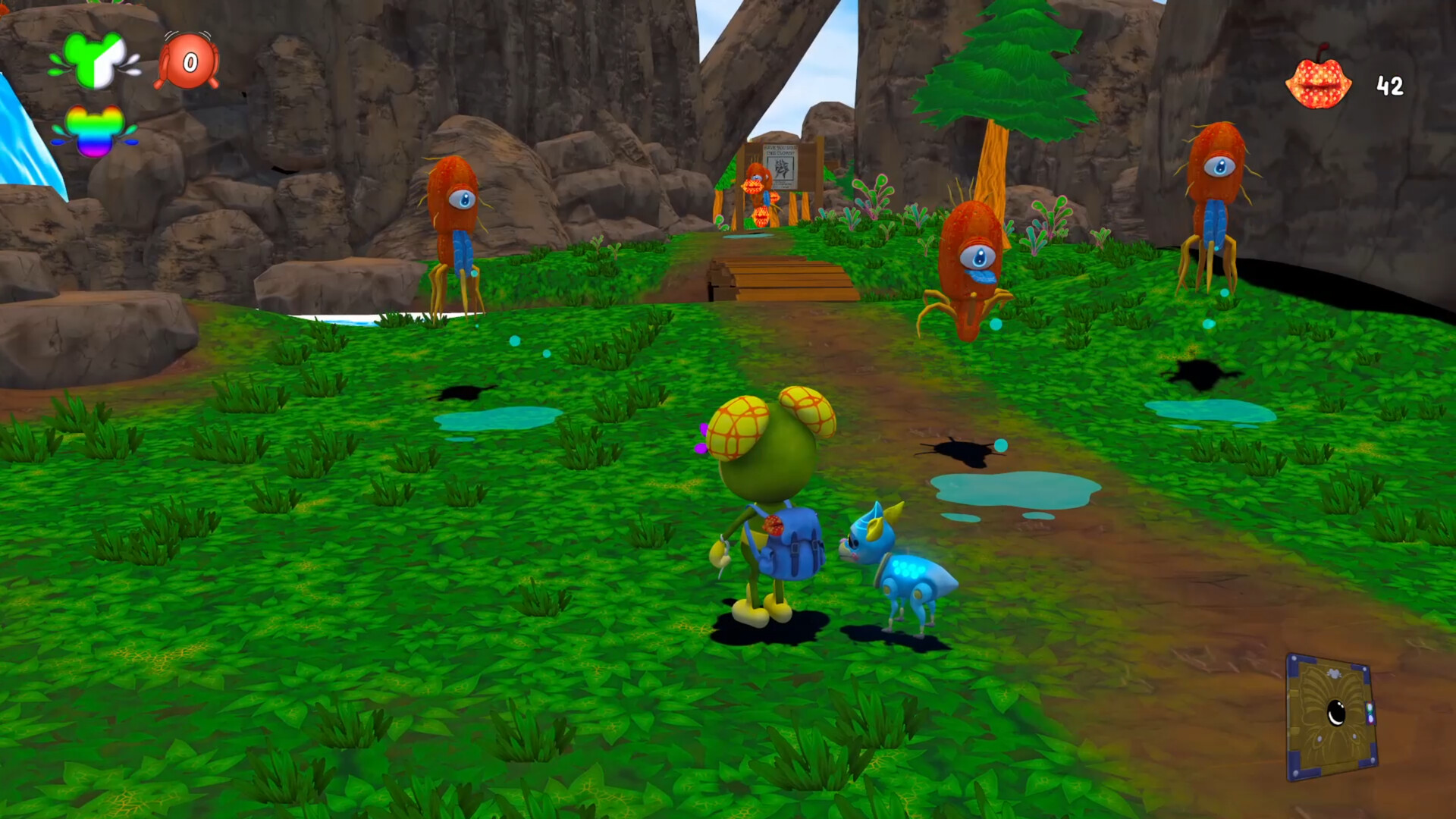Image resolution: width=1456 pixels, height=819 pixels.
Task: Open the red shell counter icon
Action: [x=187, y=61]
